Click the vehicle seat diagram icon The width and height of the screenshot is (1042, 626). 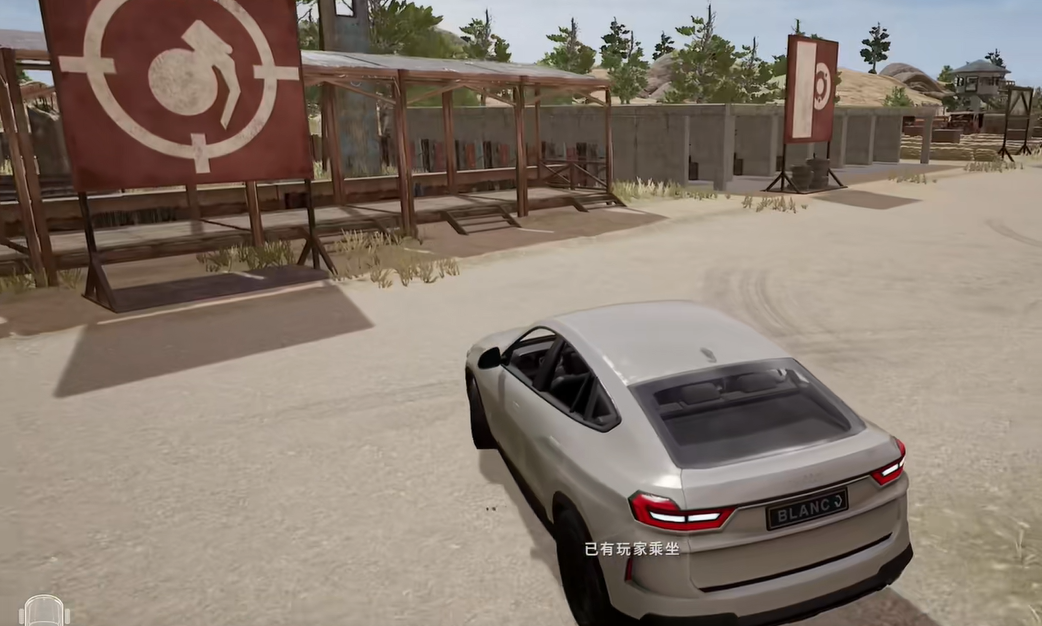[x=44, y=611]
